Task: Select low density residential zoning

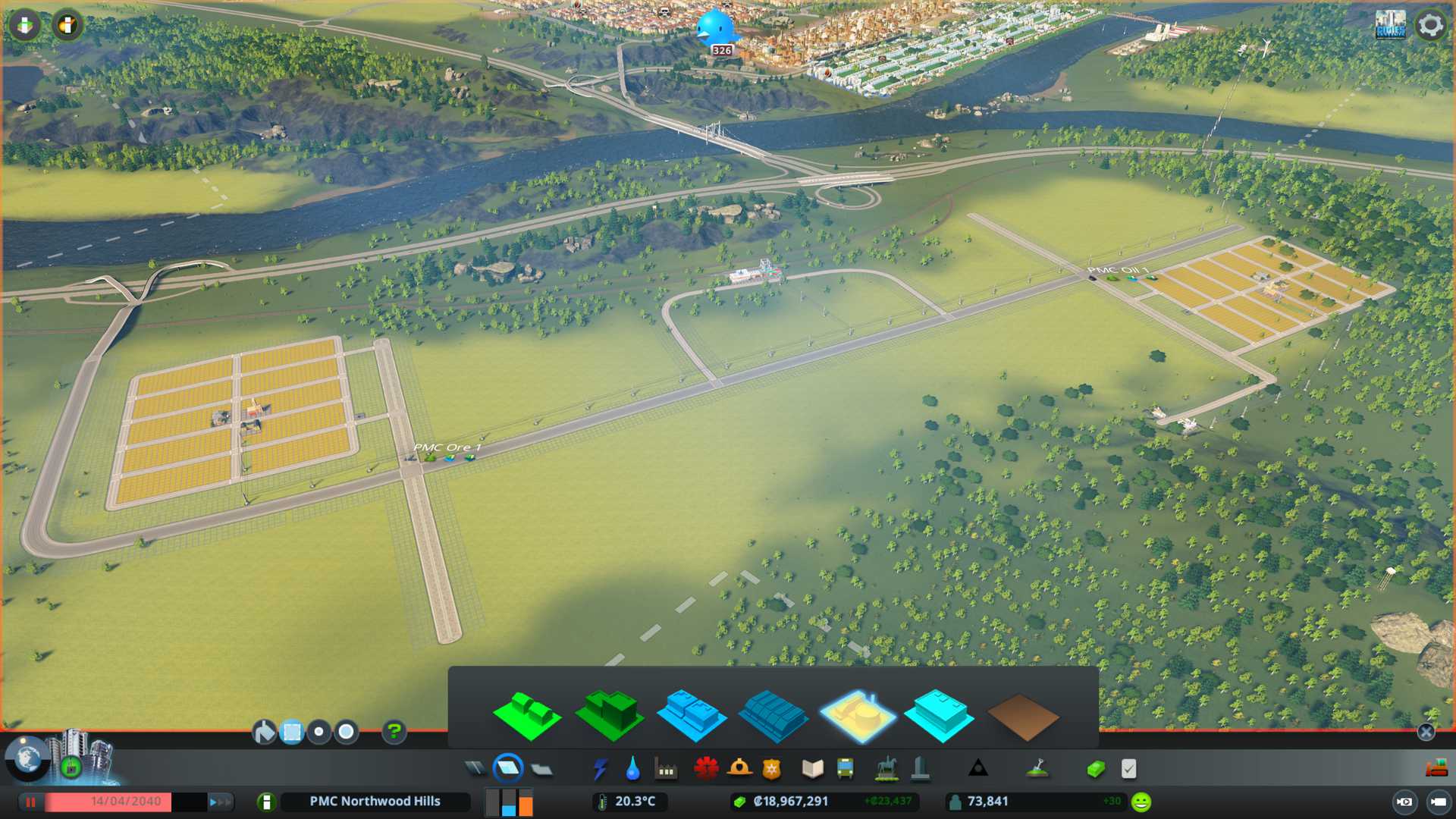Action: click(x=527, y=715)
